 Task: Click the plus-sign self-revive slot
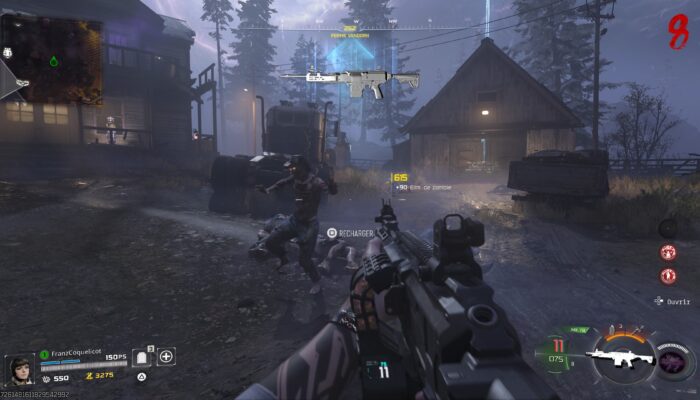[166, 356]
